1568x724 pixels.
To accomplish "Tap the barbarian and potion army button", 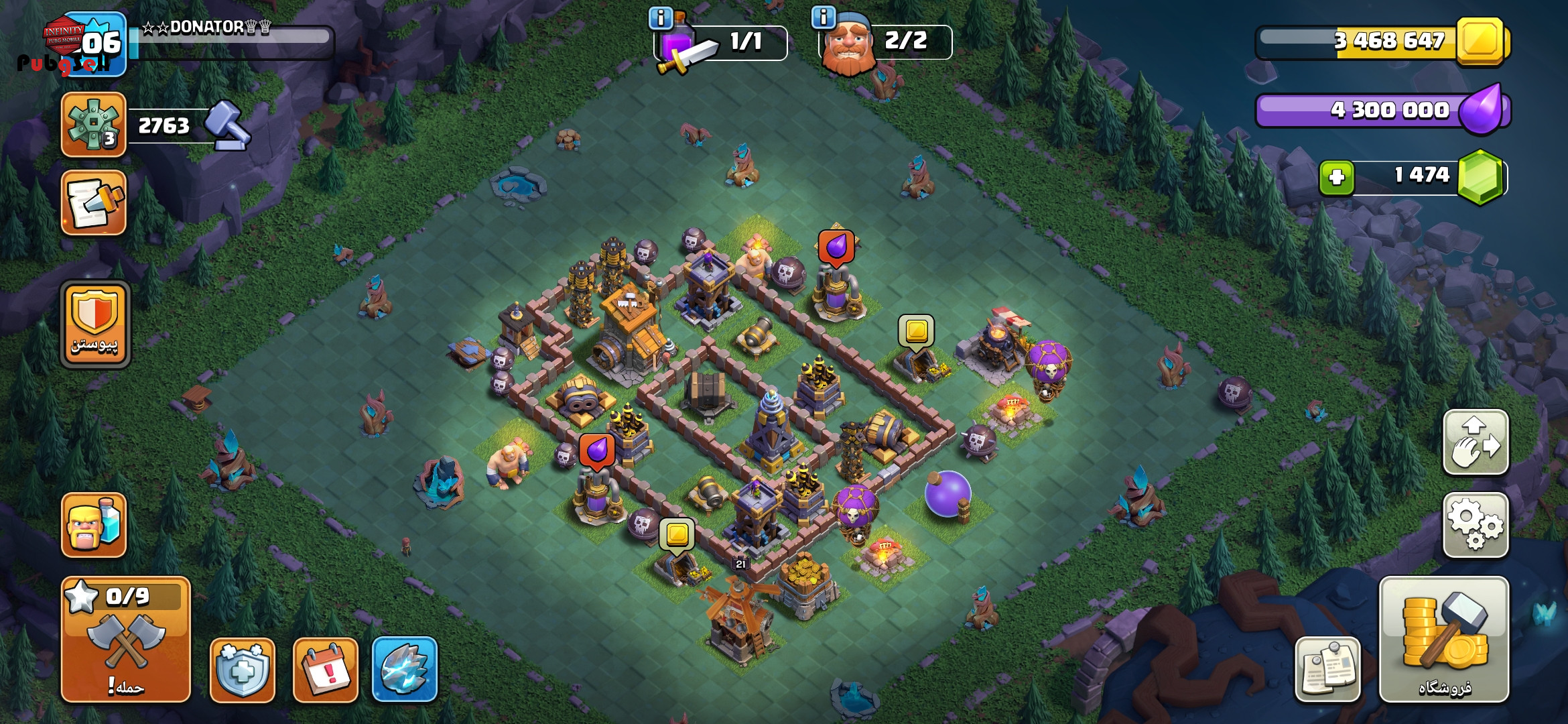I will 94,525.
